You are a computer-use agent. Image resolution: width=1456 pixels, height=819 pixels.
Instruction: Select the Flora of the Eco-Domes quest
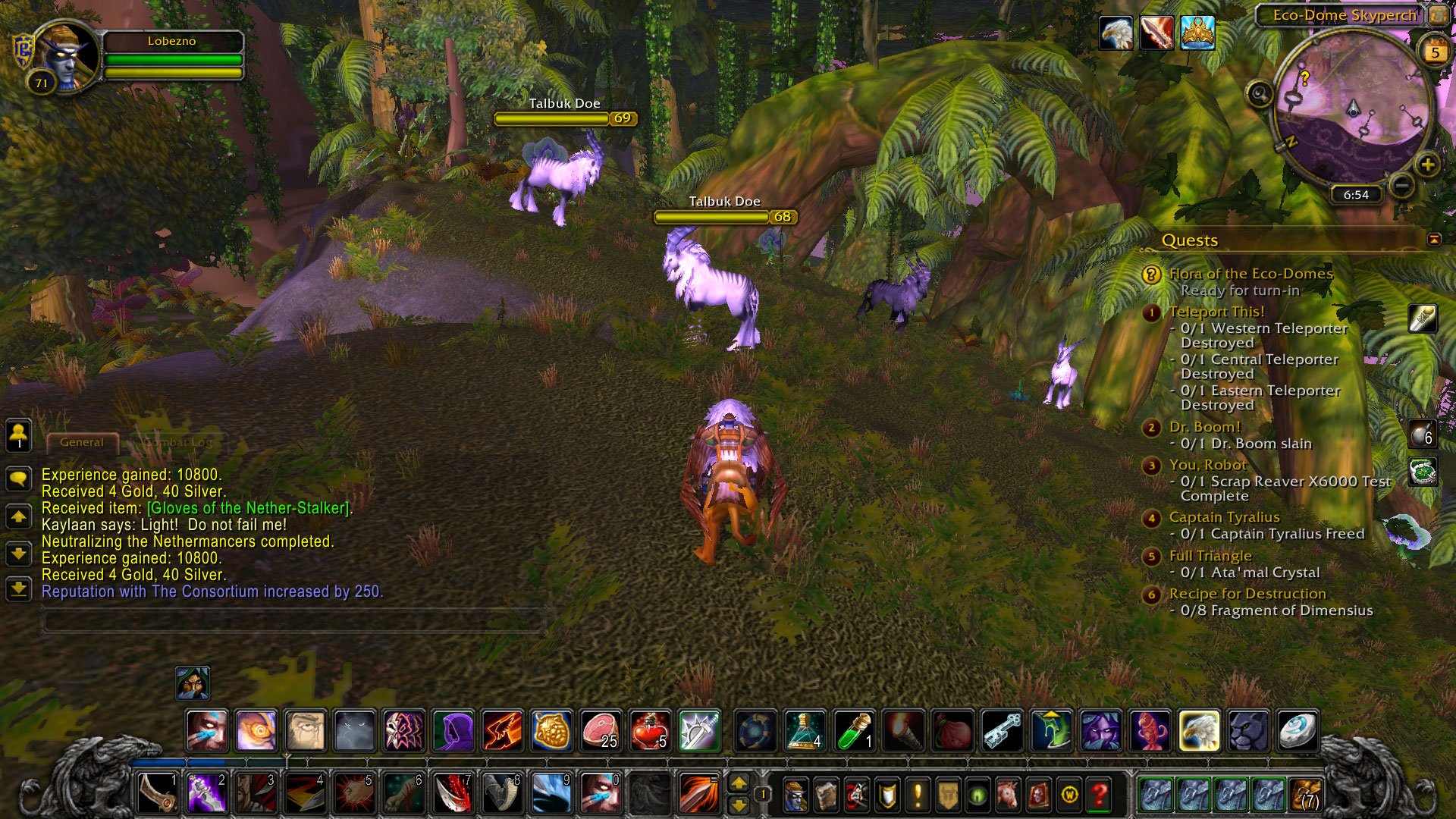1250,274
